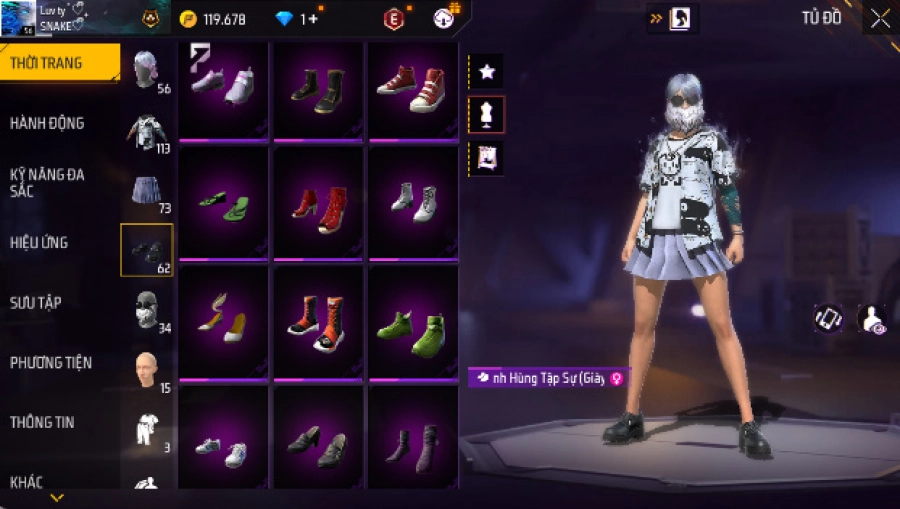Image resolution: width=900 pixels, height=509 pixels.
Task: Switch to the THỜI TRANG tab
Action: [58, 63]
